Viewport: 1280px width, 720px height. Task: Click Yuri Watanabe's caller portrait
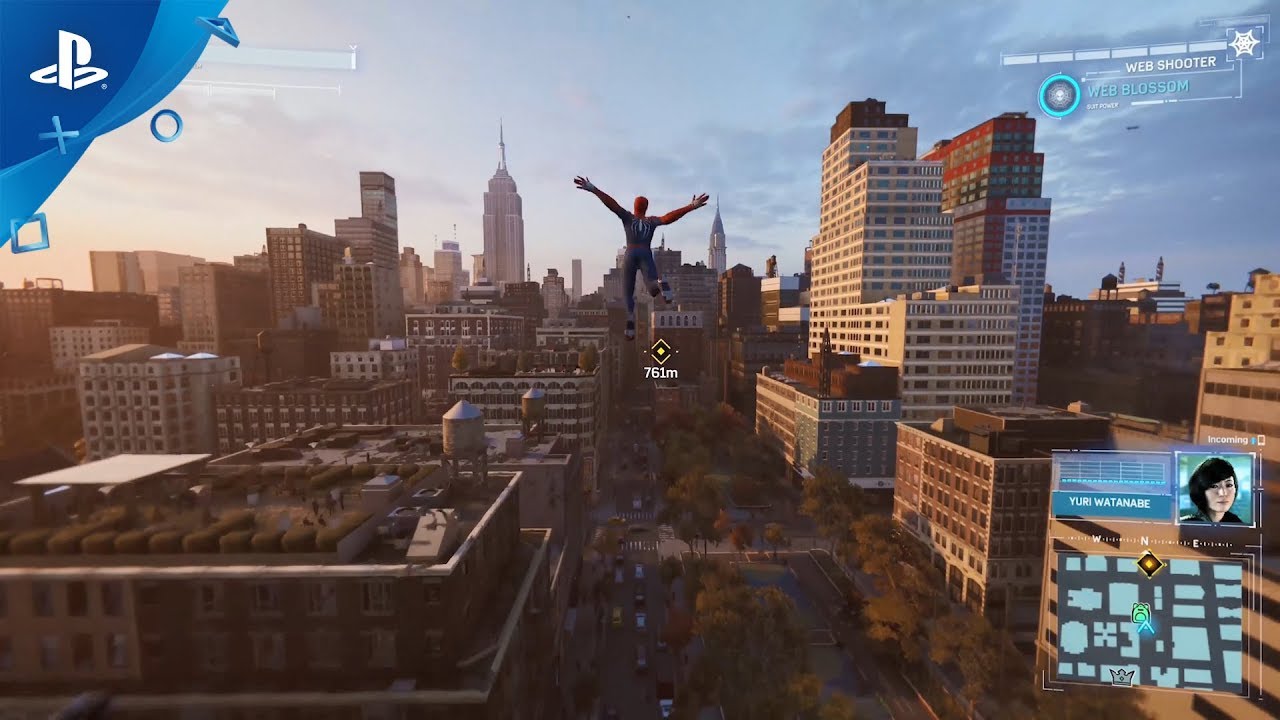1215,488
